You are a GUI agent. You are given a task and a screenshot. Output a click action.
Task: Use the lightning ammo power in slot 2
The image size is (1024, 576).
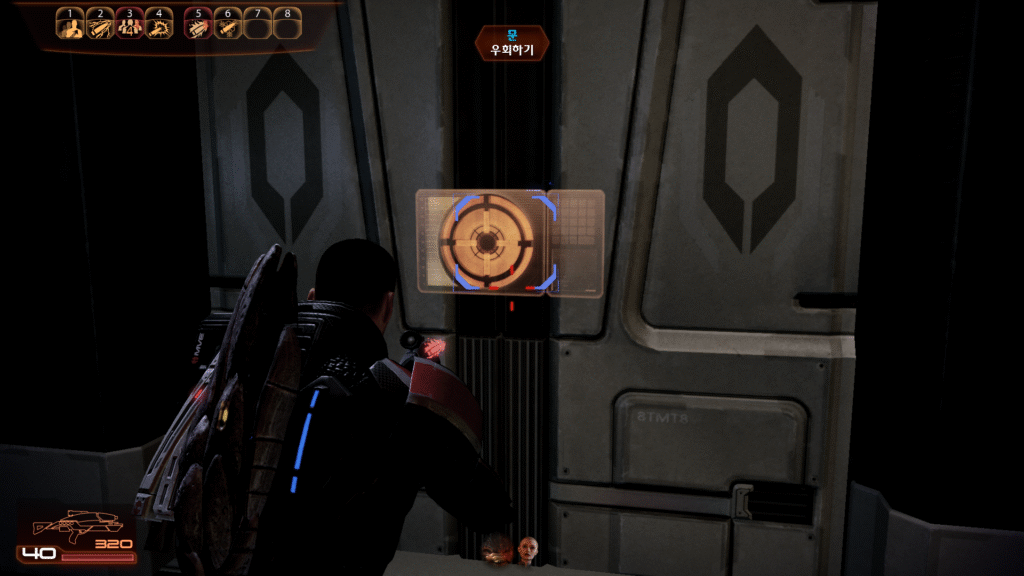coord(99,26)
